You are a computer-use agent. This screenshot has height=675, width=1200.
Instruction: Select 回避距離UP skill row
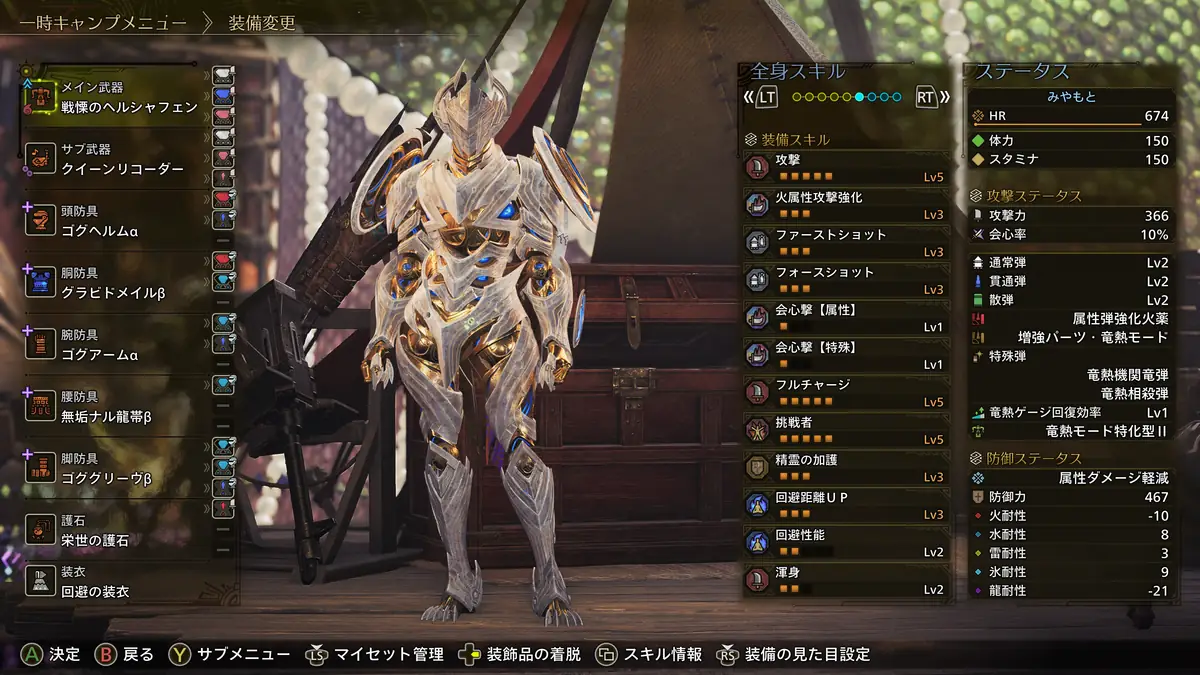846,506
